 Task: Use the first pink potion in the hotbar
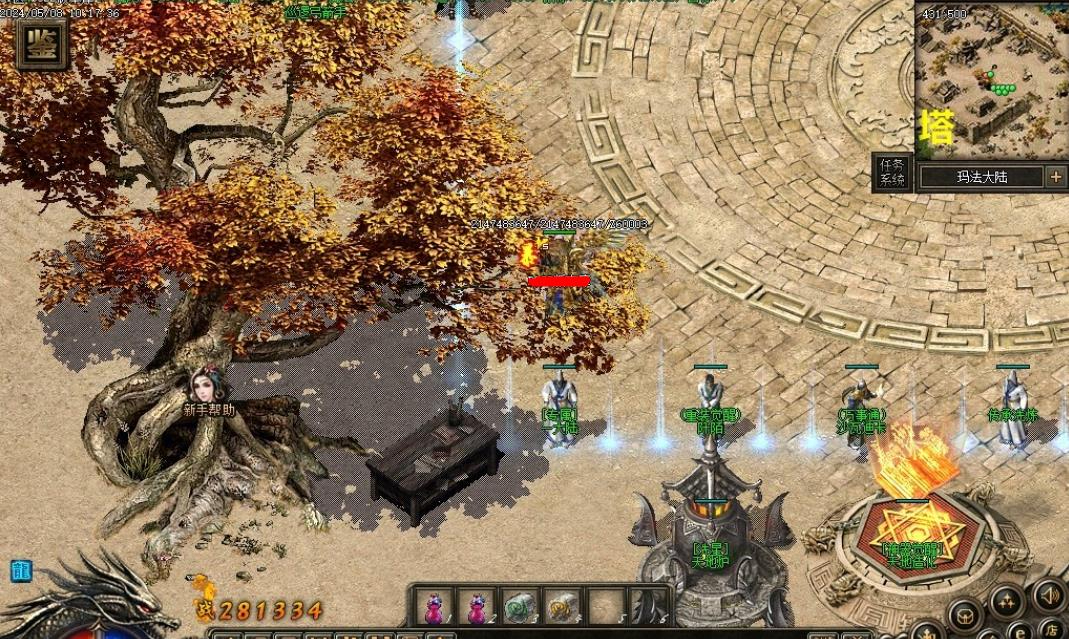435,607
